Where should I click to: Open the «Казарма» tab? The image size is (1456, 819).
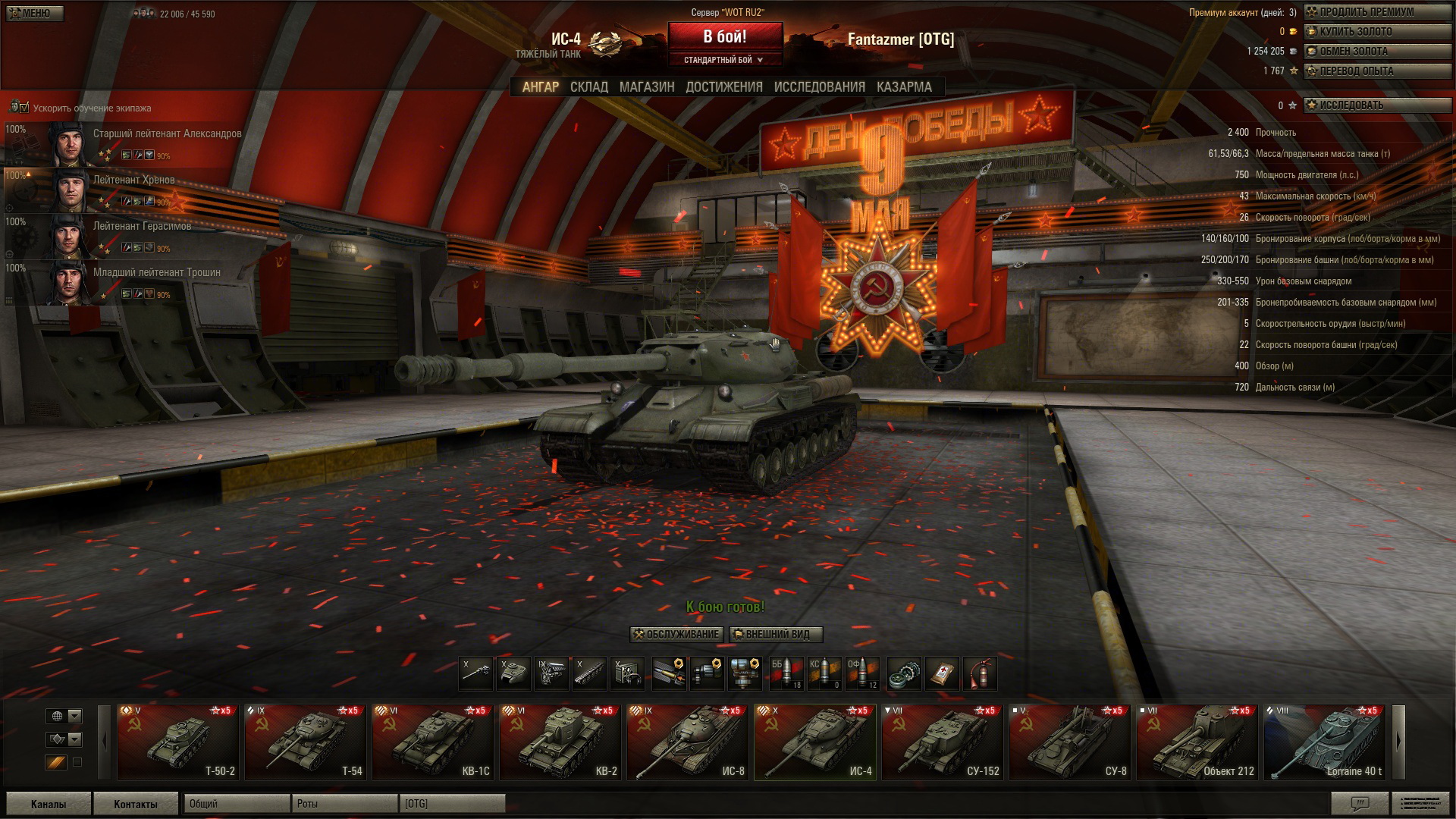coord(904,87)
